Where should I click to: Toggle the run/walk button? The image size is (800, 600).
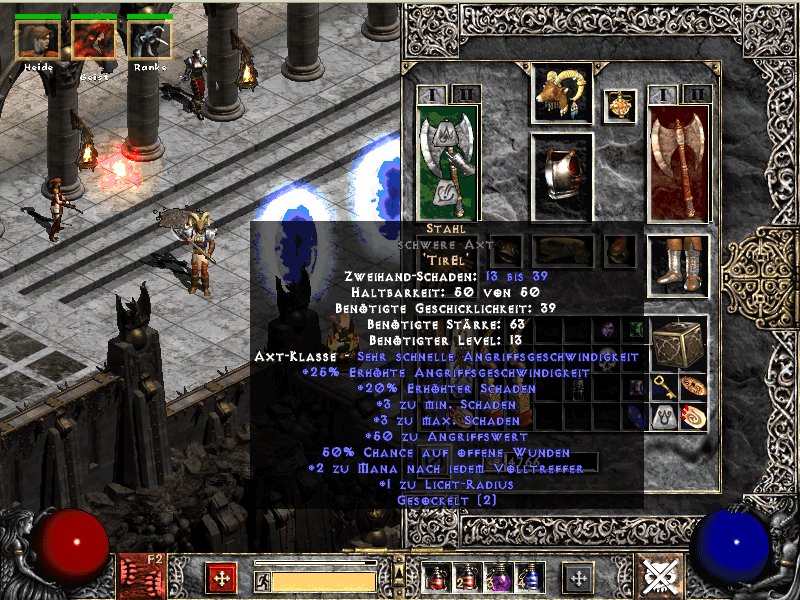click(262, 579)
